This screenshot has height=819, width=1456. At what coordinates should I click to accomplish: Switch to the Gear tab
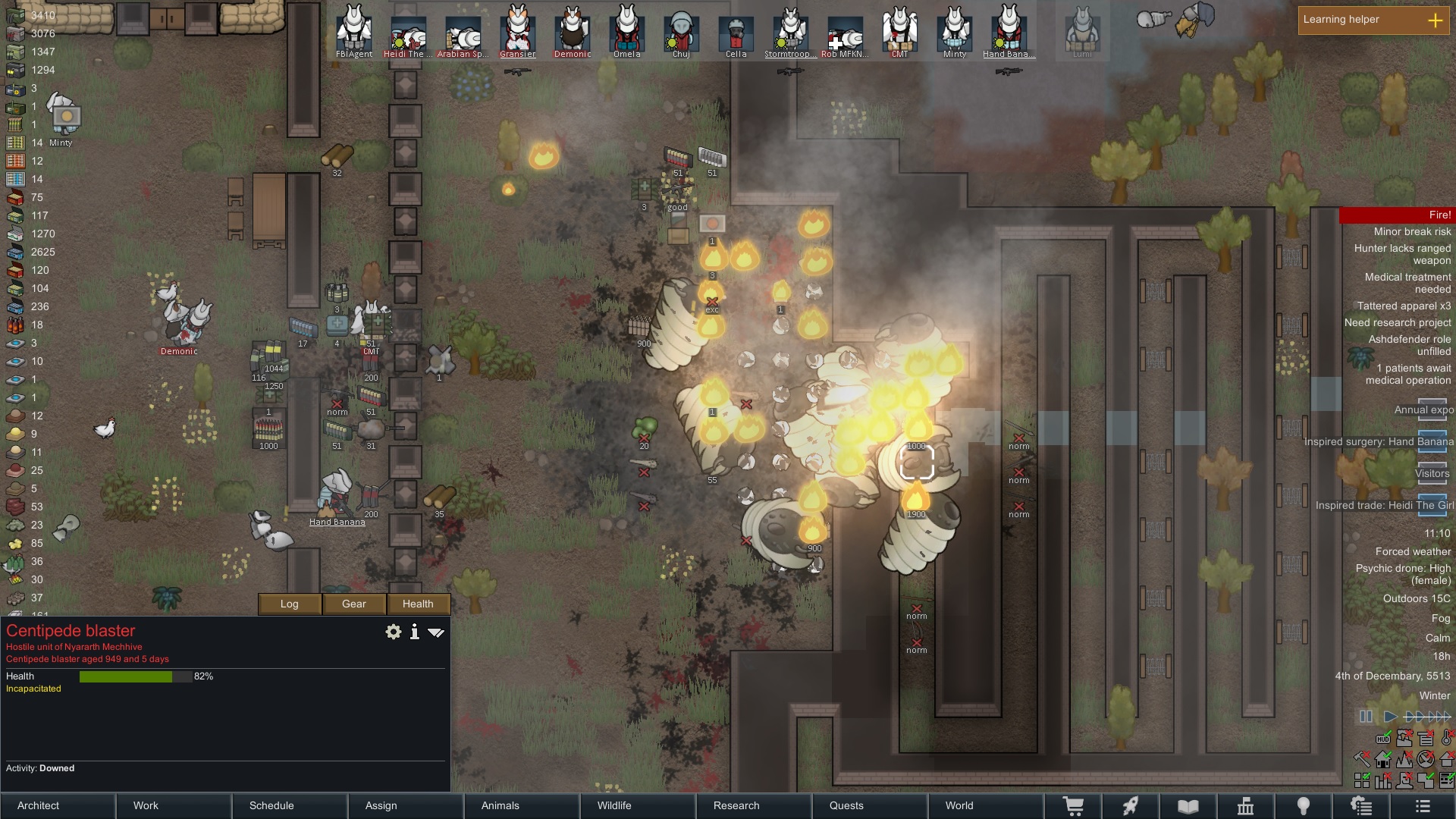[353, 604]
